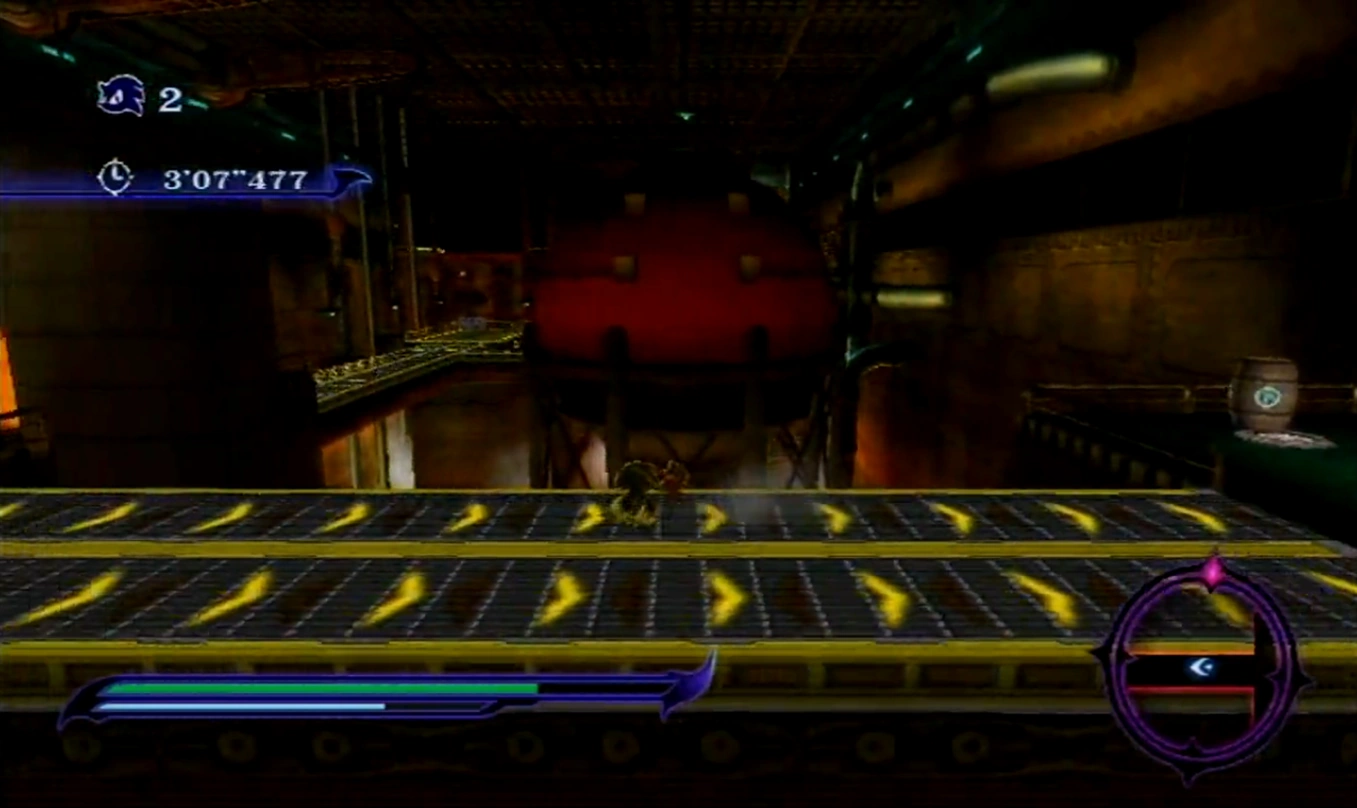Click the Sonic head lives icon

[x=121, y=97]
